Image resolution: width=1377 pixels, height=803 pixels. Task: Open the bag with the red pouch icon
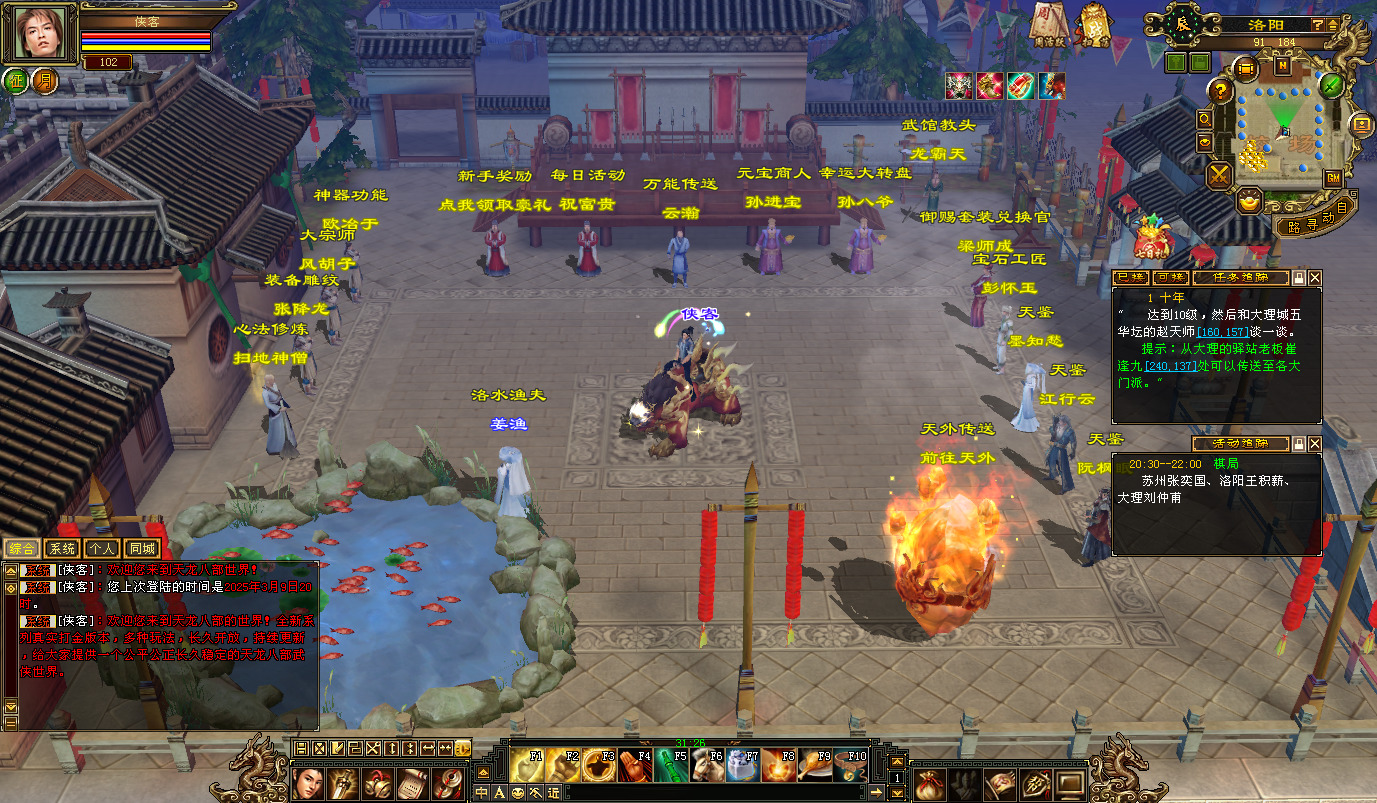tap(930, 783)
